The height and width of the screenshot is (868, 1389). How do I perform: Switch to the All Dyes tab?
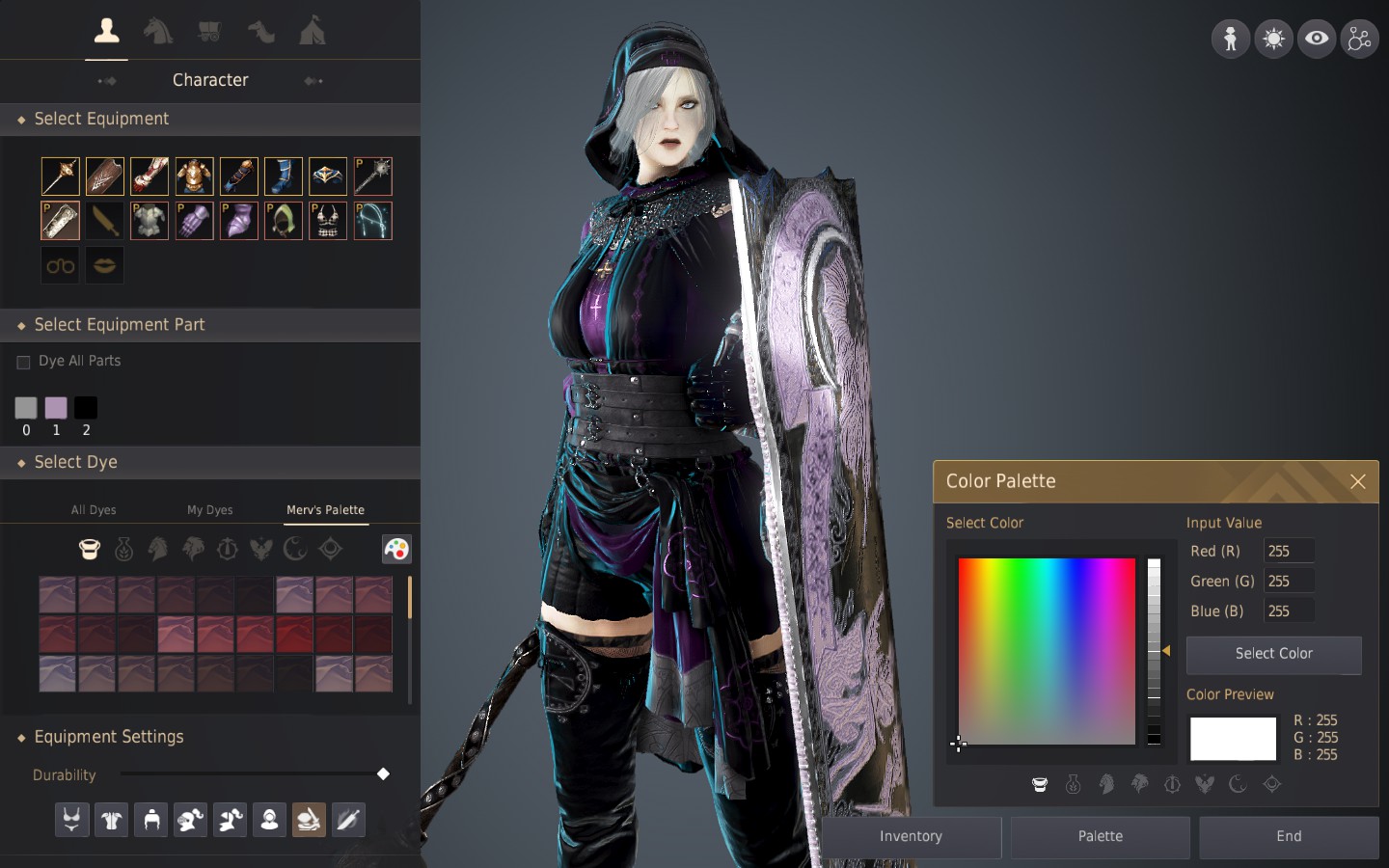click(x=94, y=510)
